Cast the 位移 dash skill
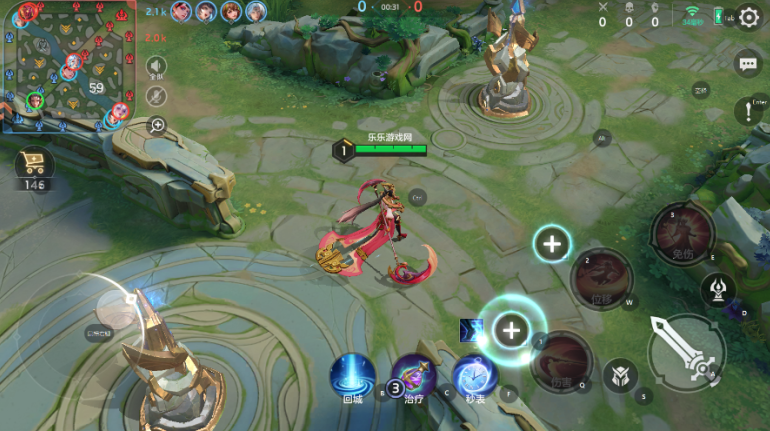 pyautogui.click(x=601, y=278)
